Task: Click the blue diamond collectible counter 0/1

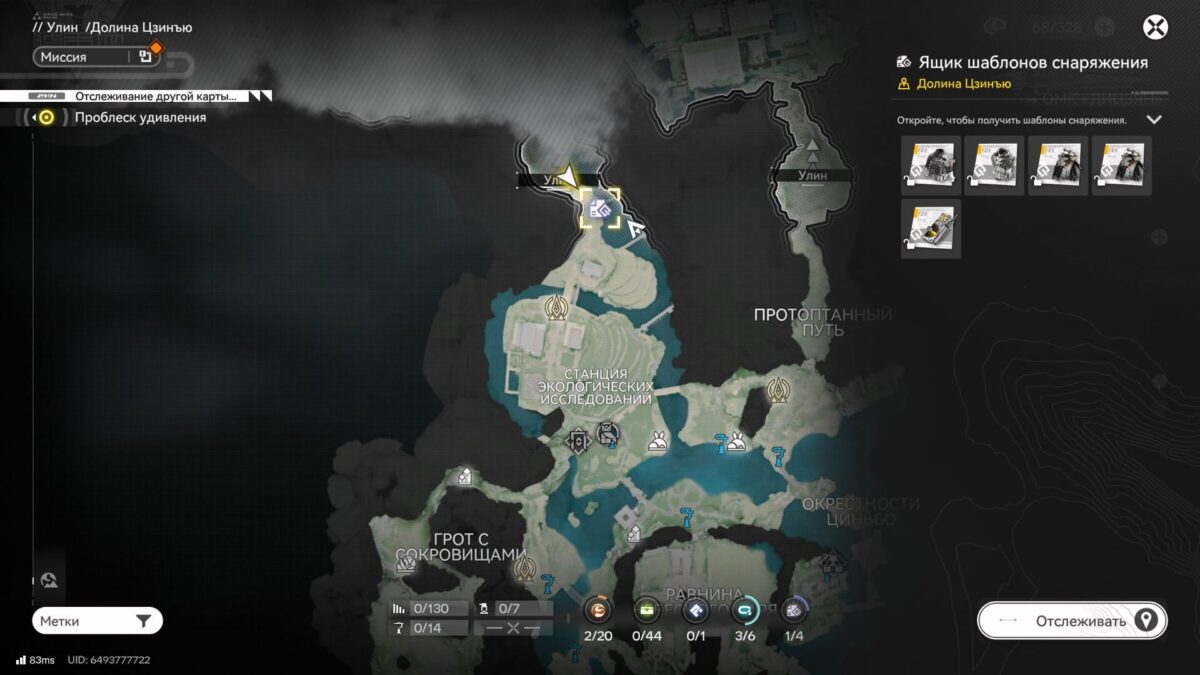Action: (x=697, y=610)
